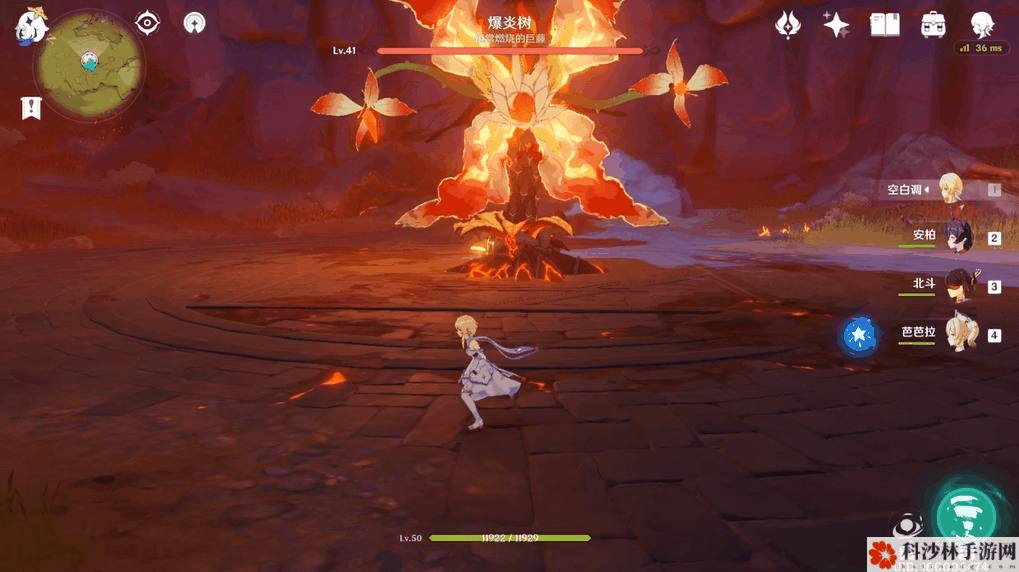This screenshot has height=572, width=1019.
Task: Switch to party member 安柏
Action: click(959, 237)
